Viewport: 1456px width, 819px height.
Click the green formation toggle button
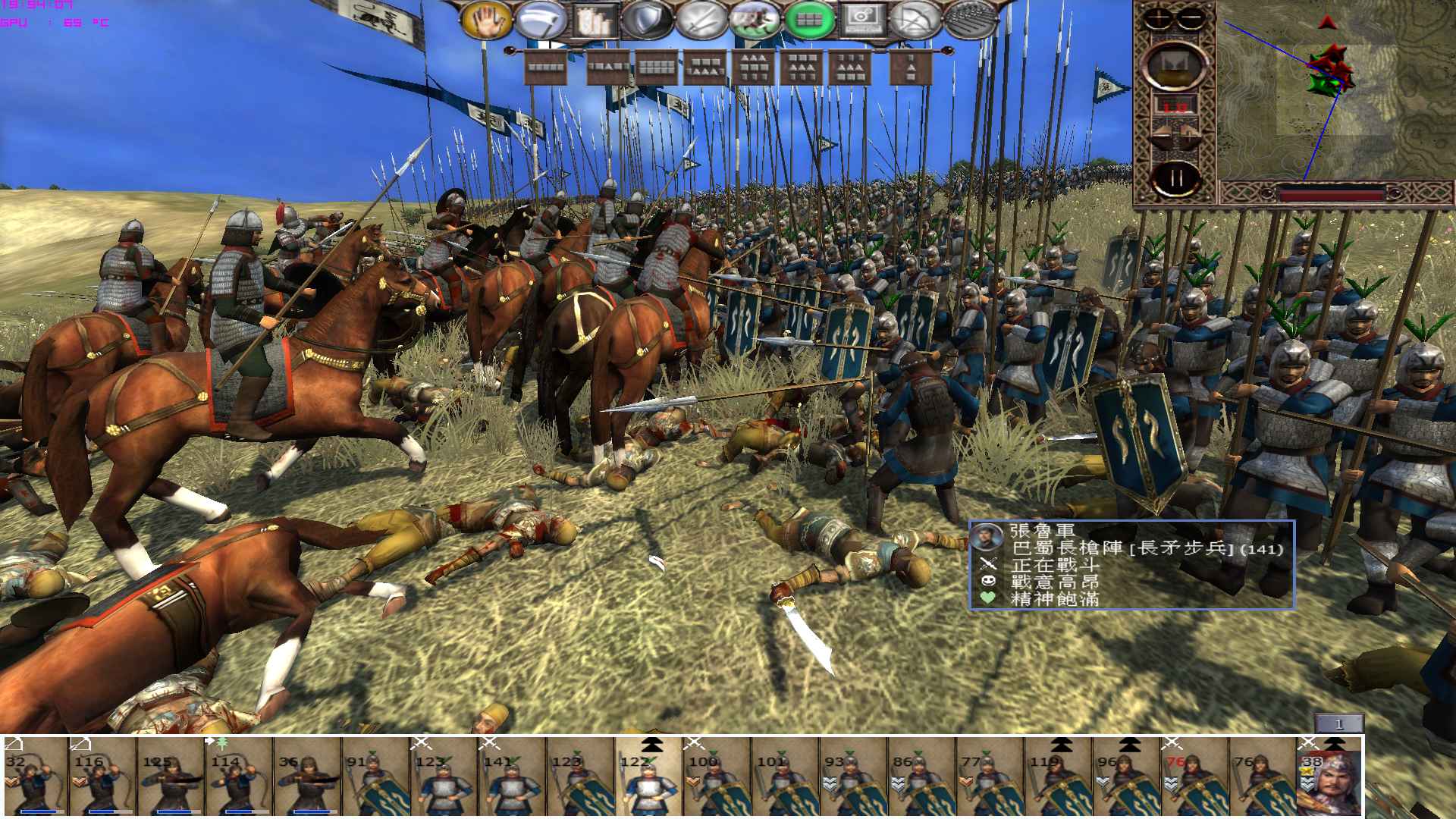pos(808,20)
